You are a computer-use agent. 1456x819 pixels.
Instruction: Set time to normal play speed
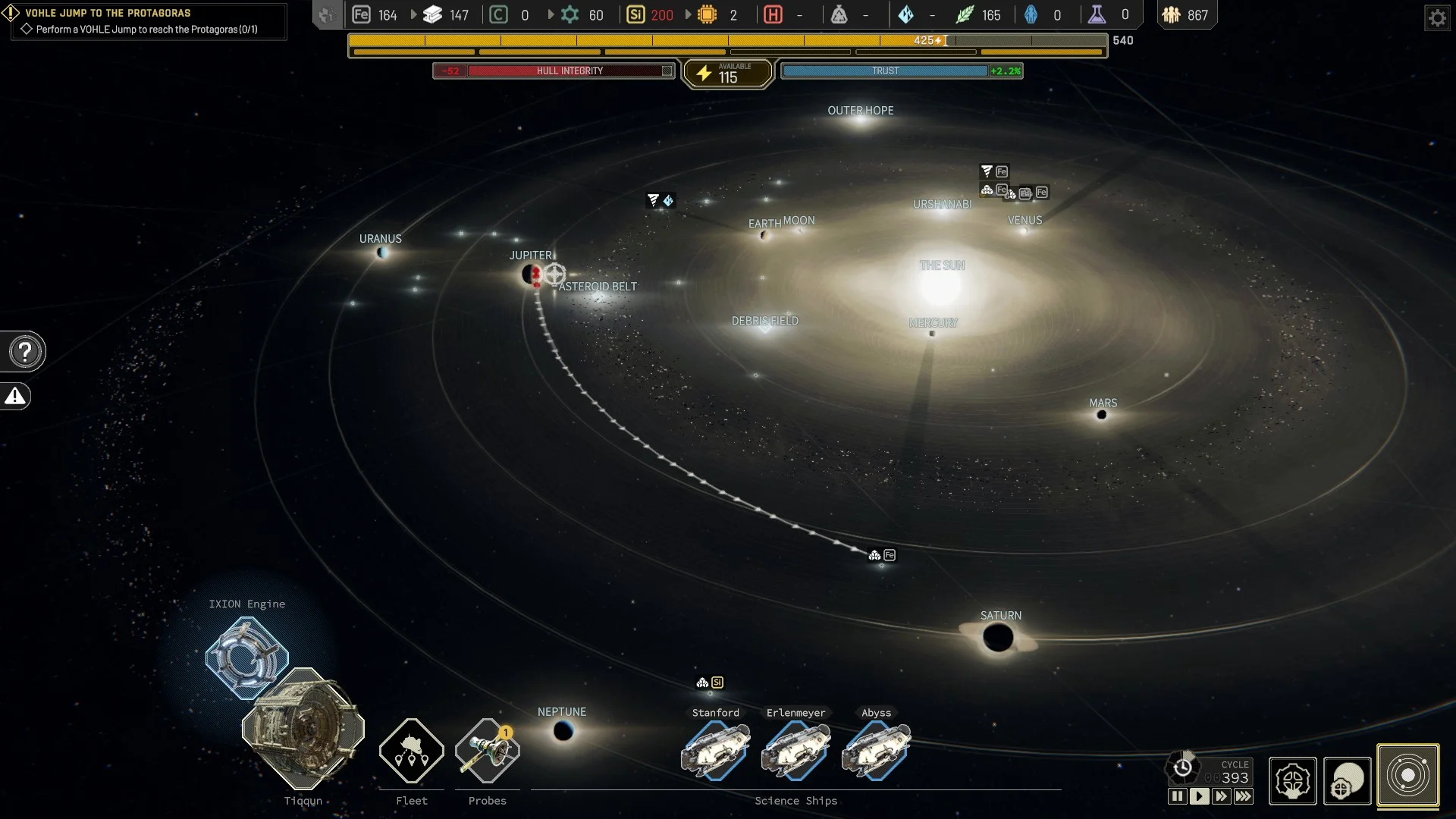tap(1199, 796)
